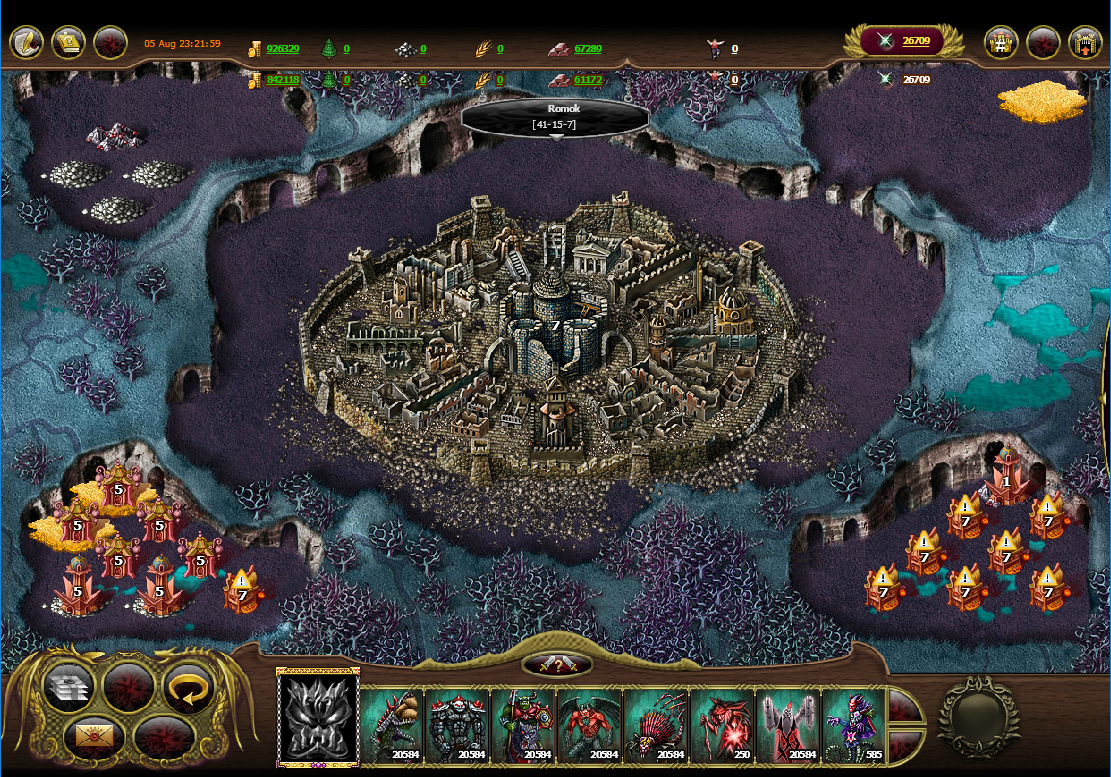Image resolution: width=1111 pixels, height=777 pixels.
Task: Select the green orc spearman unit
Action: (524, 725)
